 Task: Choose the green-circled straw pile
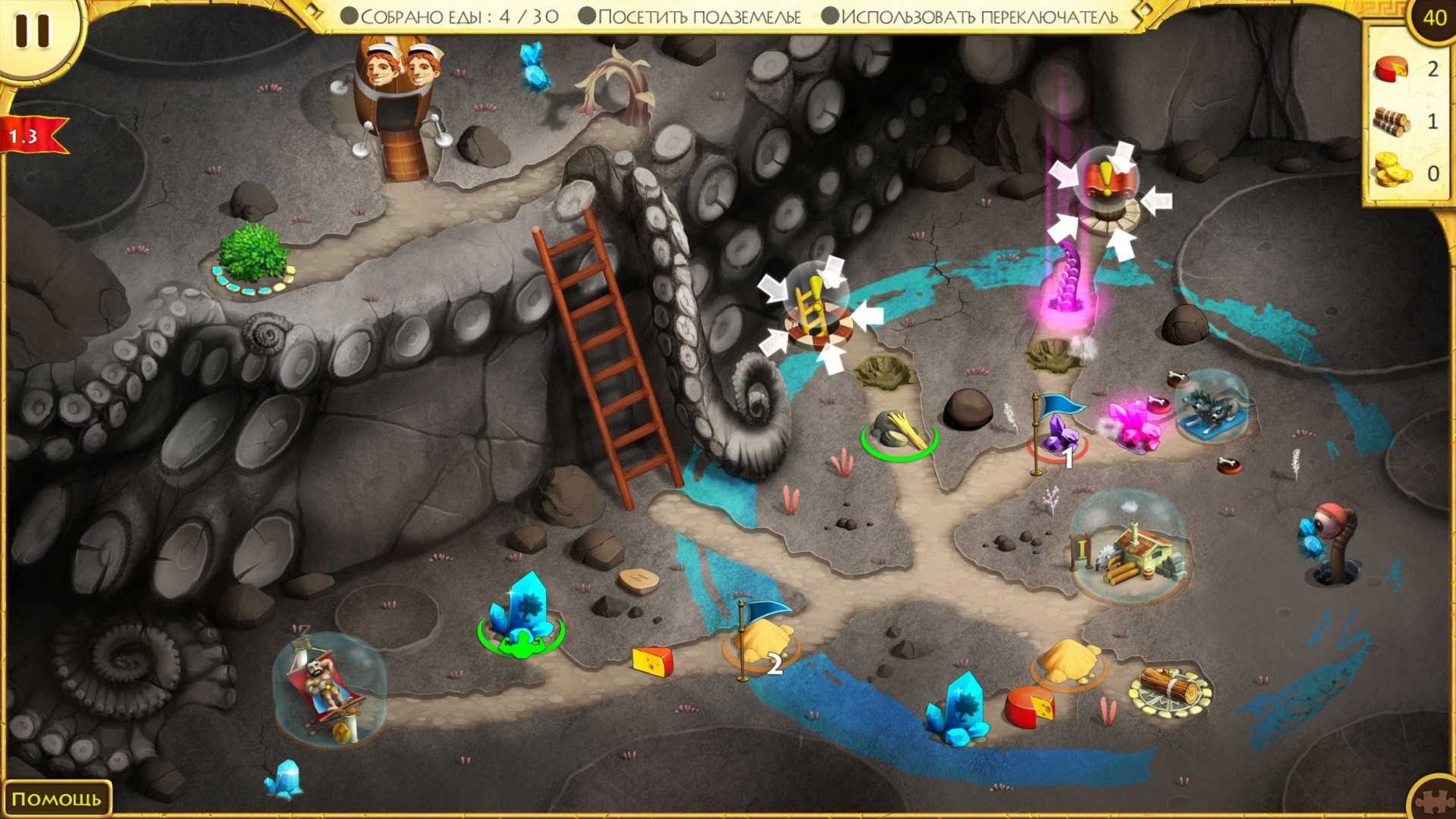coord(899,433)
